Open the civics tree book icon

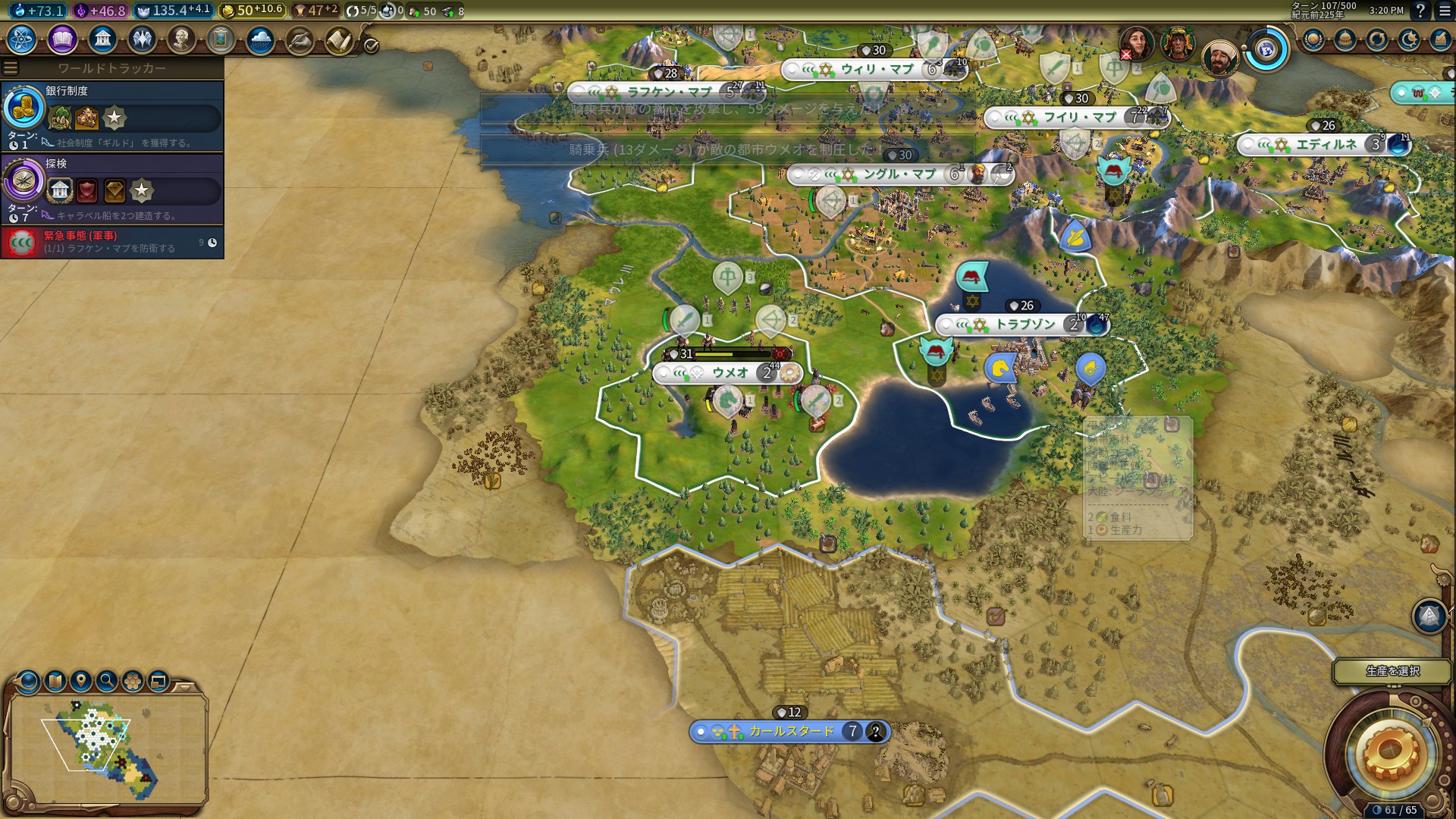tap(62, 39)
